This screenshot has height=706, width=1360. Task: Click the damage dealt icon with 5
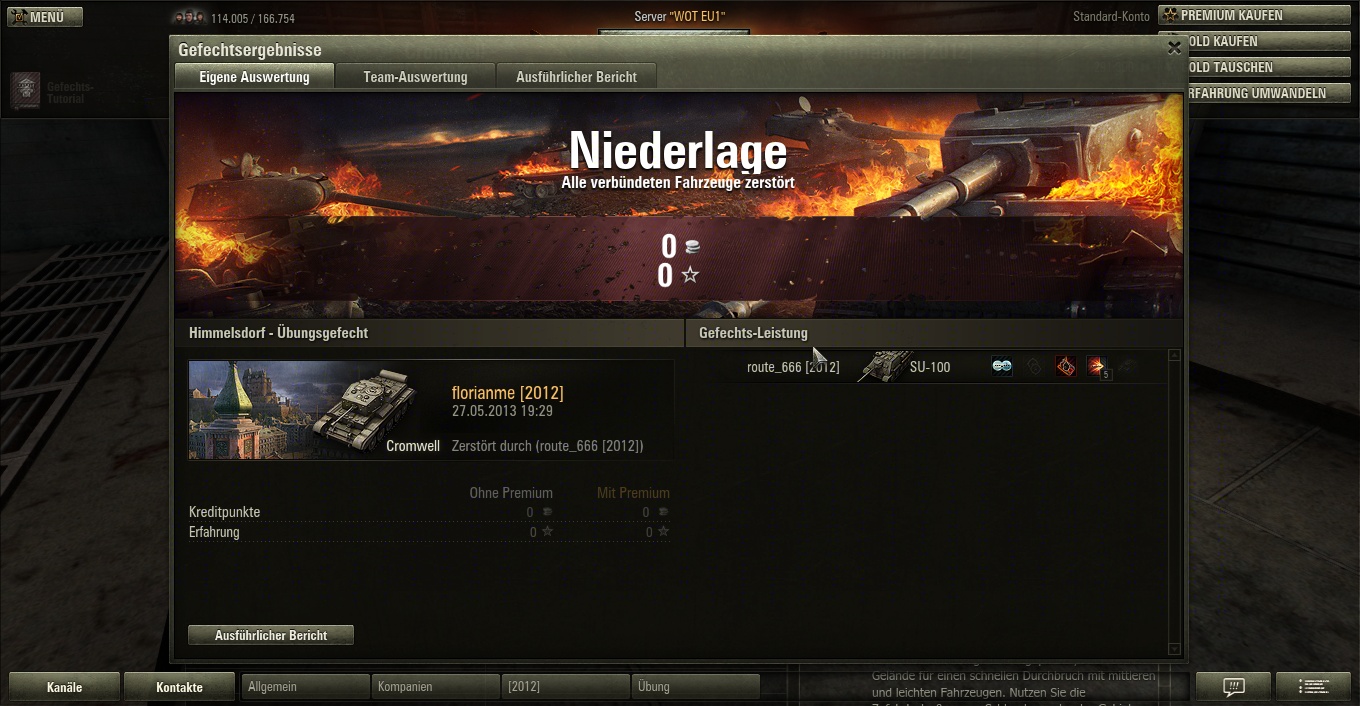click(1098, 367)
